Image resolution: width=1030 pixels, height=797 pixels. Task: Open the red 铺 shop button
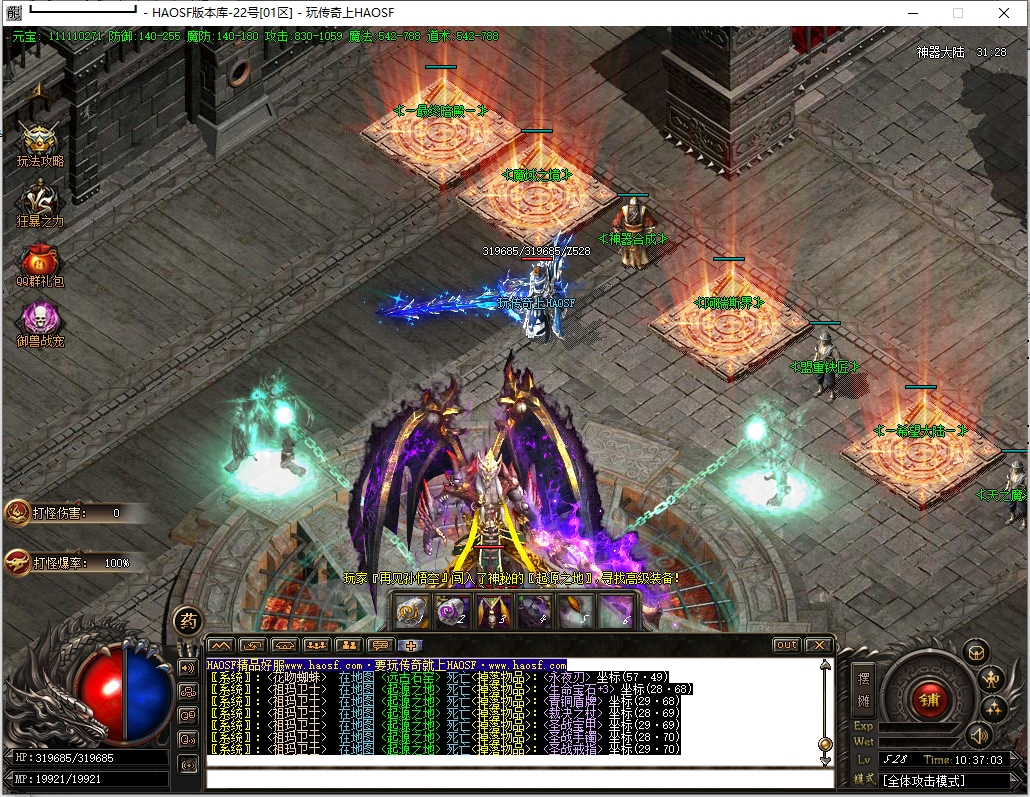929,697
